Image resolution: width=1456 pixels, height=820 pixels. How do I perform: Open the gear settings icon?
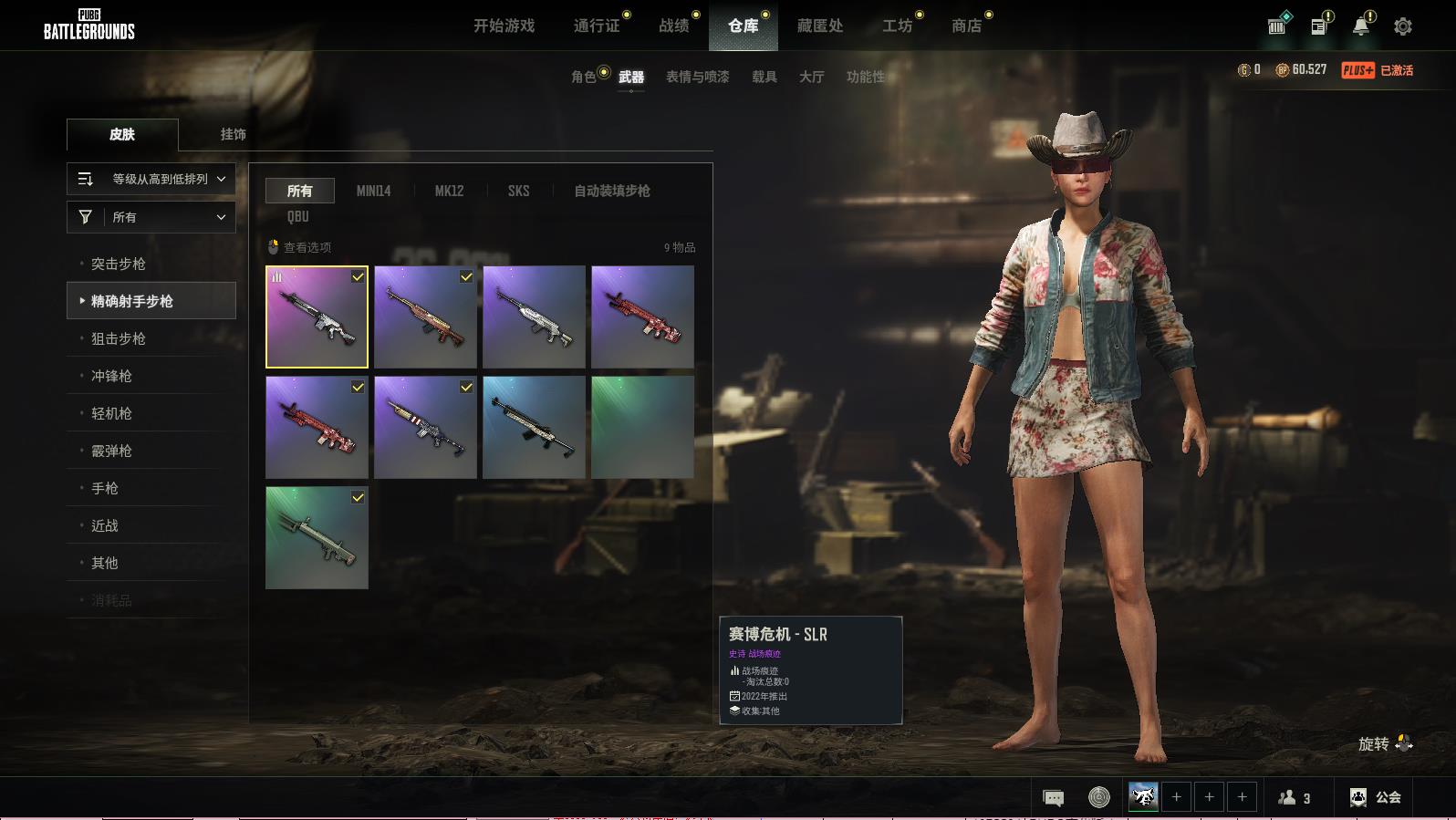(x=1403, y=26)
